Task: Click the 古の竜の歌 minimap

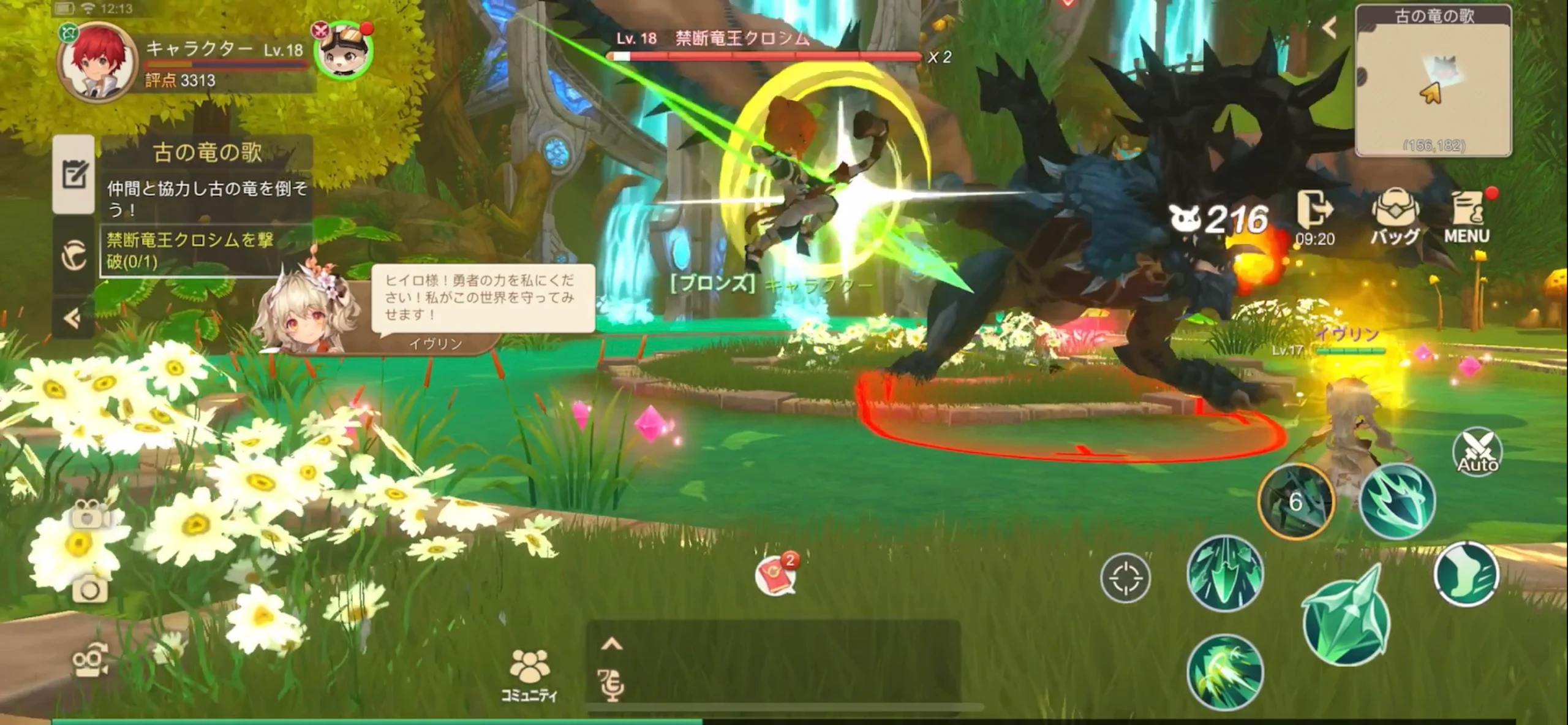Action: (1433, 82)
